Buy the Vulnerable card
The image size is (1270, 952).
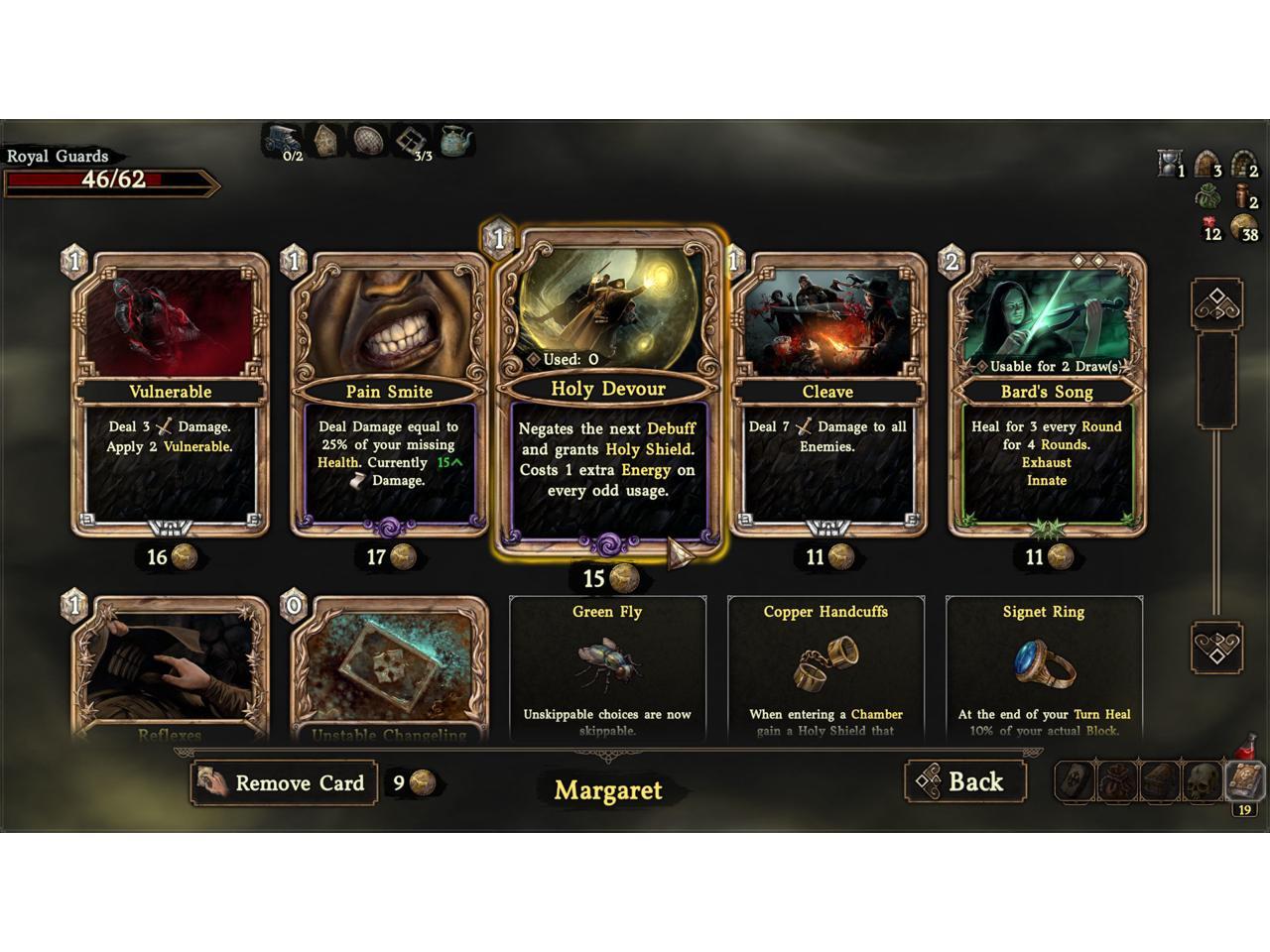click(171, 397)
